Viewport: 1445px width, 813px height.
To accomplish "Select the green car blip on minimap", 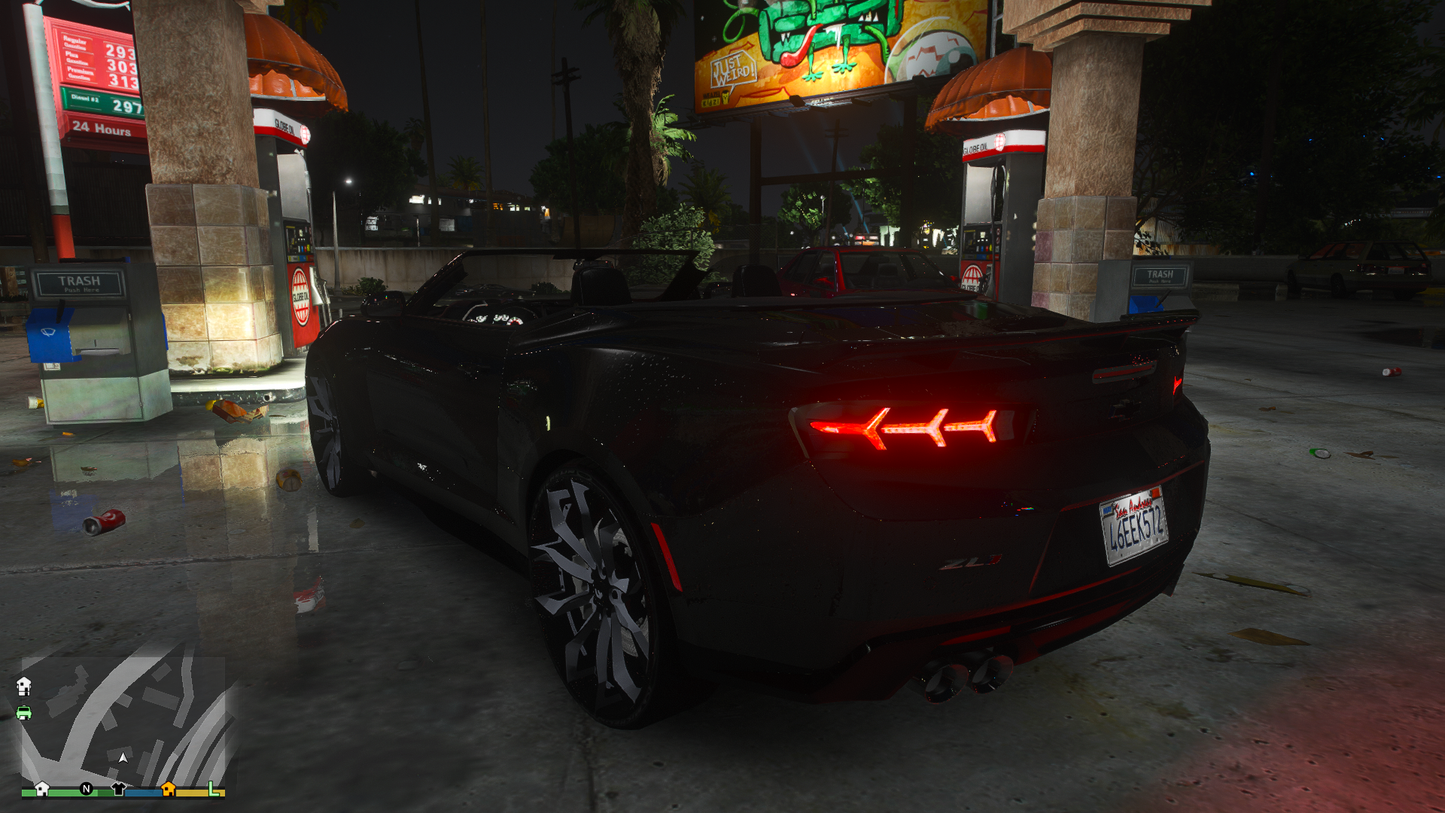I will point(24,712).
